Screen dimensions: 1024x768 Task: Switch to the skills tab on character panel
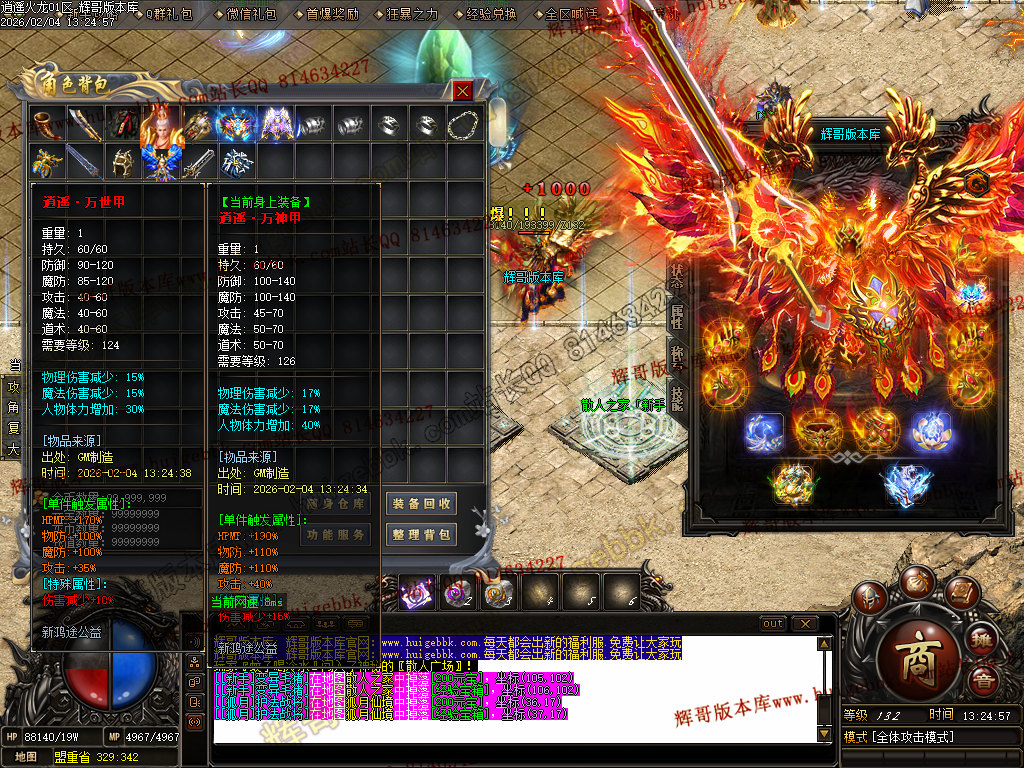pos(677,400)
